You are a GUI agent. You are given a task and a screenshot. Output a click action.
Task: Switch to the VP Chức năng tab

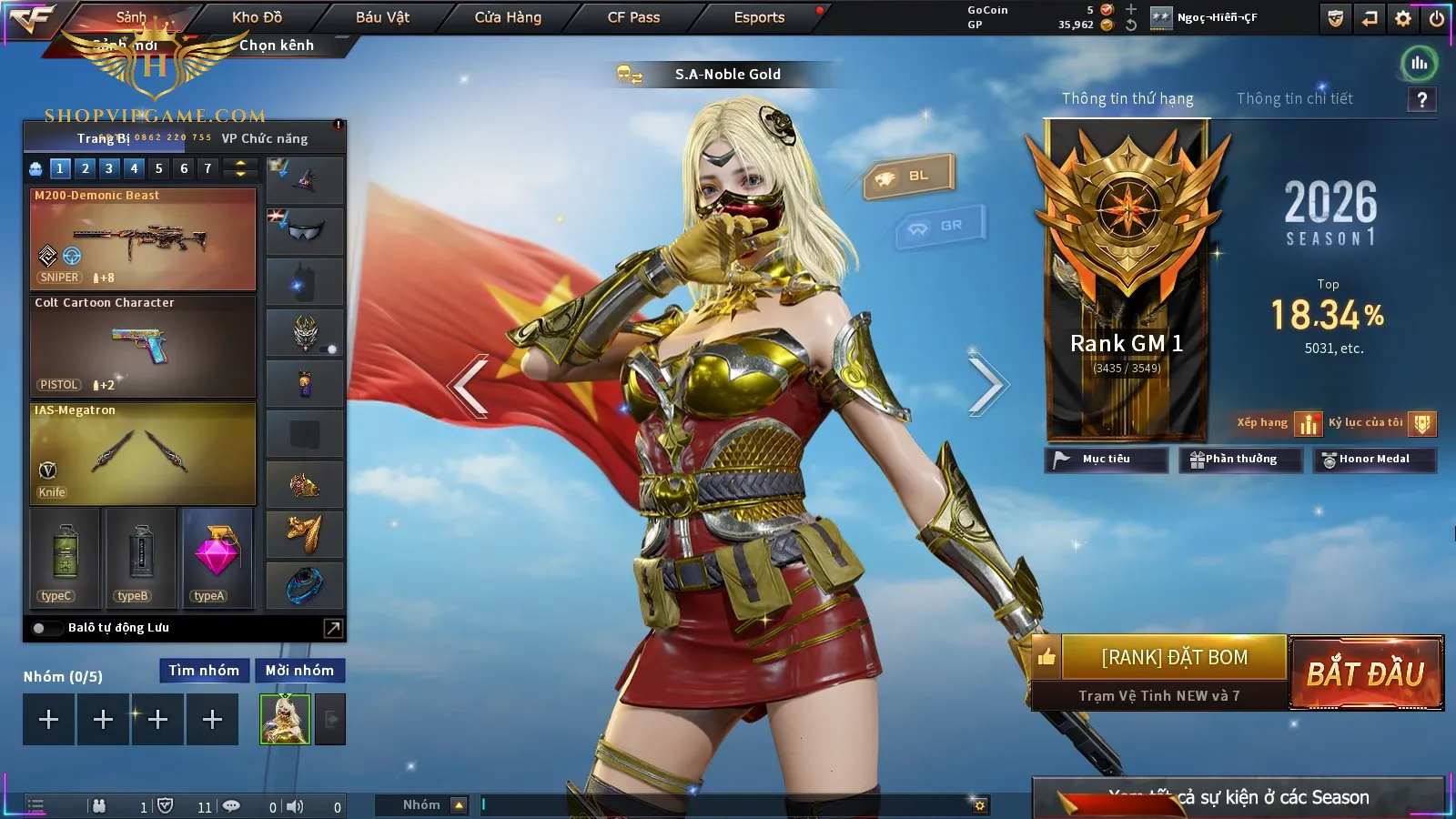(x=265, y=138)
